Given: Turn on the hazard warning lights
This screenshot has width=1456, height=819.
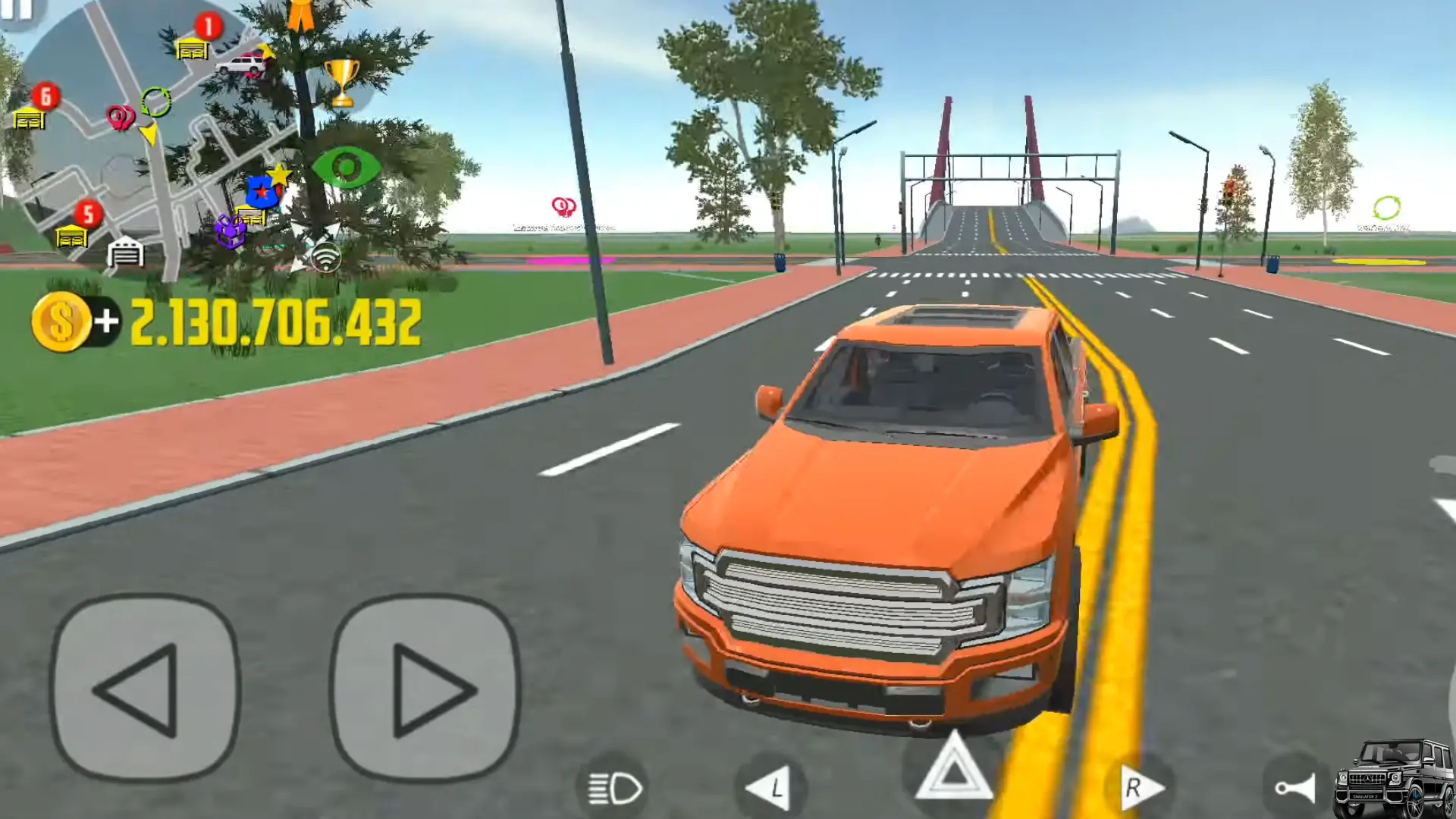Looking at the screenshot, I should pos(953,770).
